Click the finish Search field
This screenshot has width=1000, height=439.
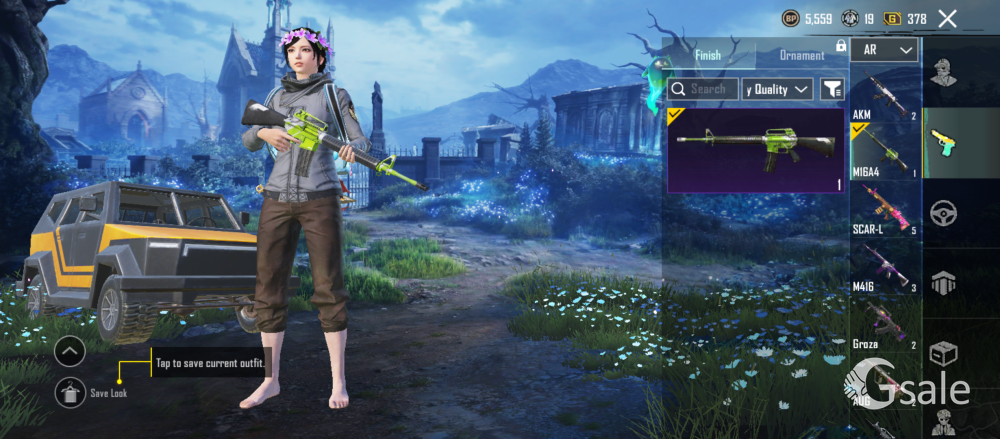pos(703,89)
